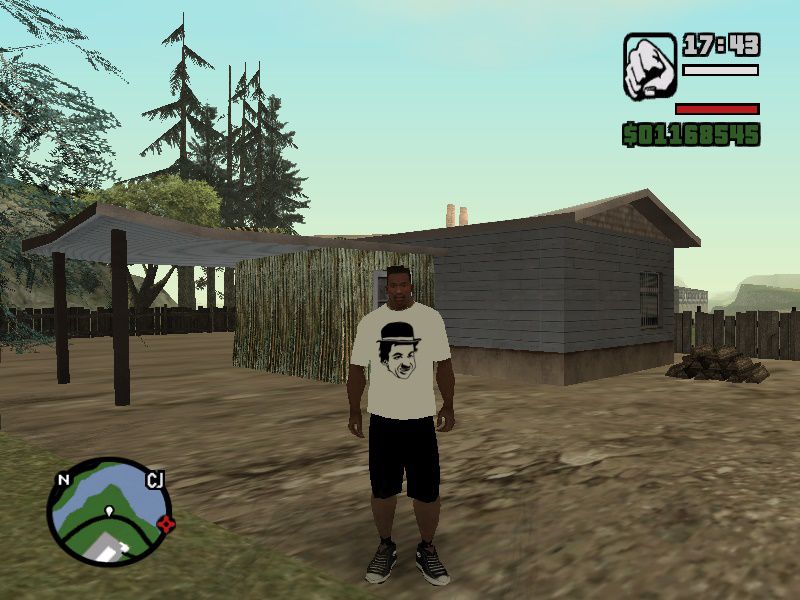
Task: Select the white player arrow on the radar
Action: tap(108, 512)
